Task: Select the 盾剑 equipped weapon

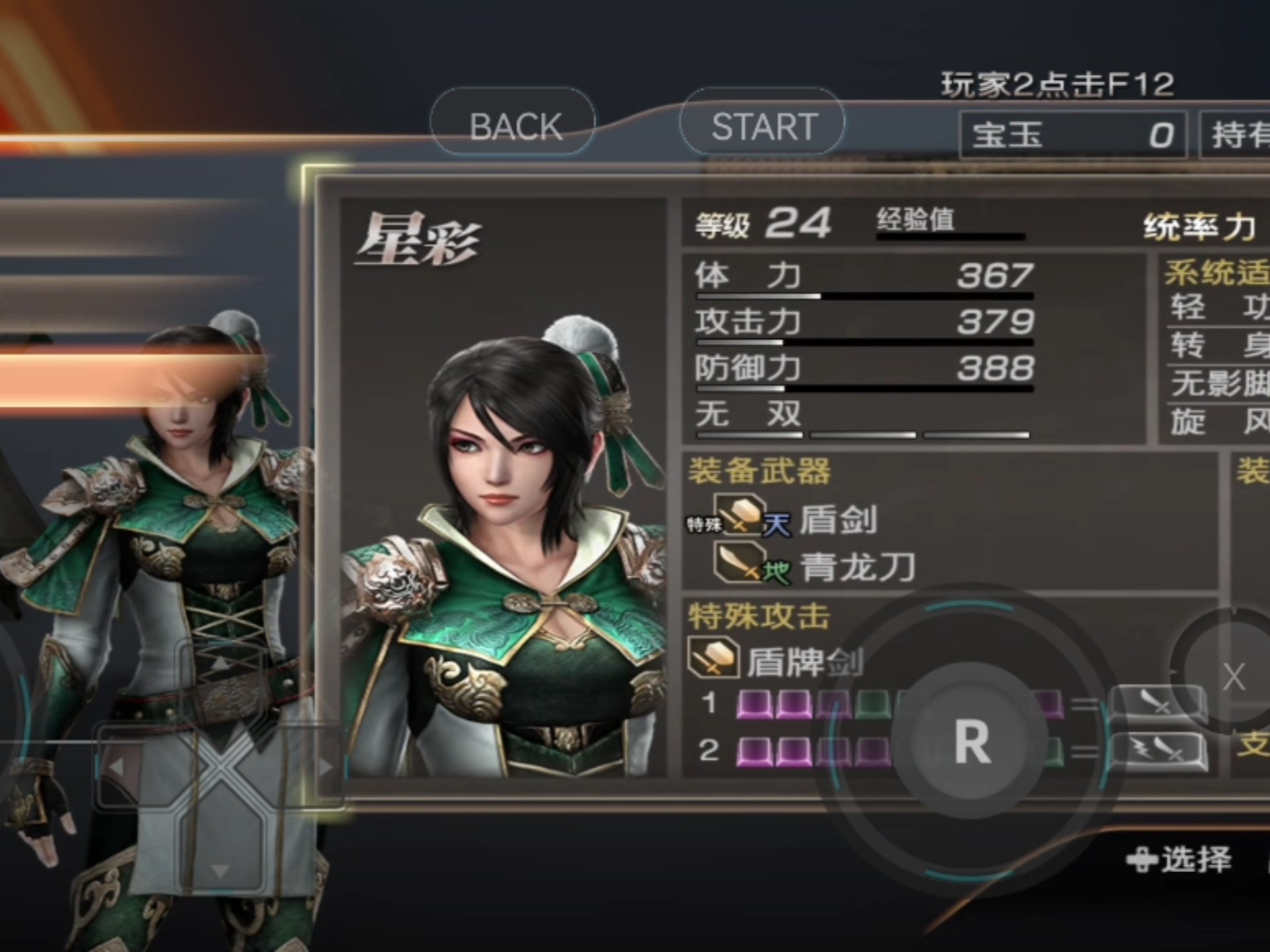Action: click(837, 520)
